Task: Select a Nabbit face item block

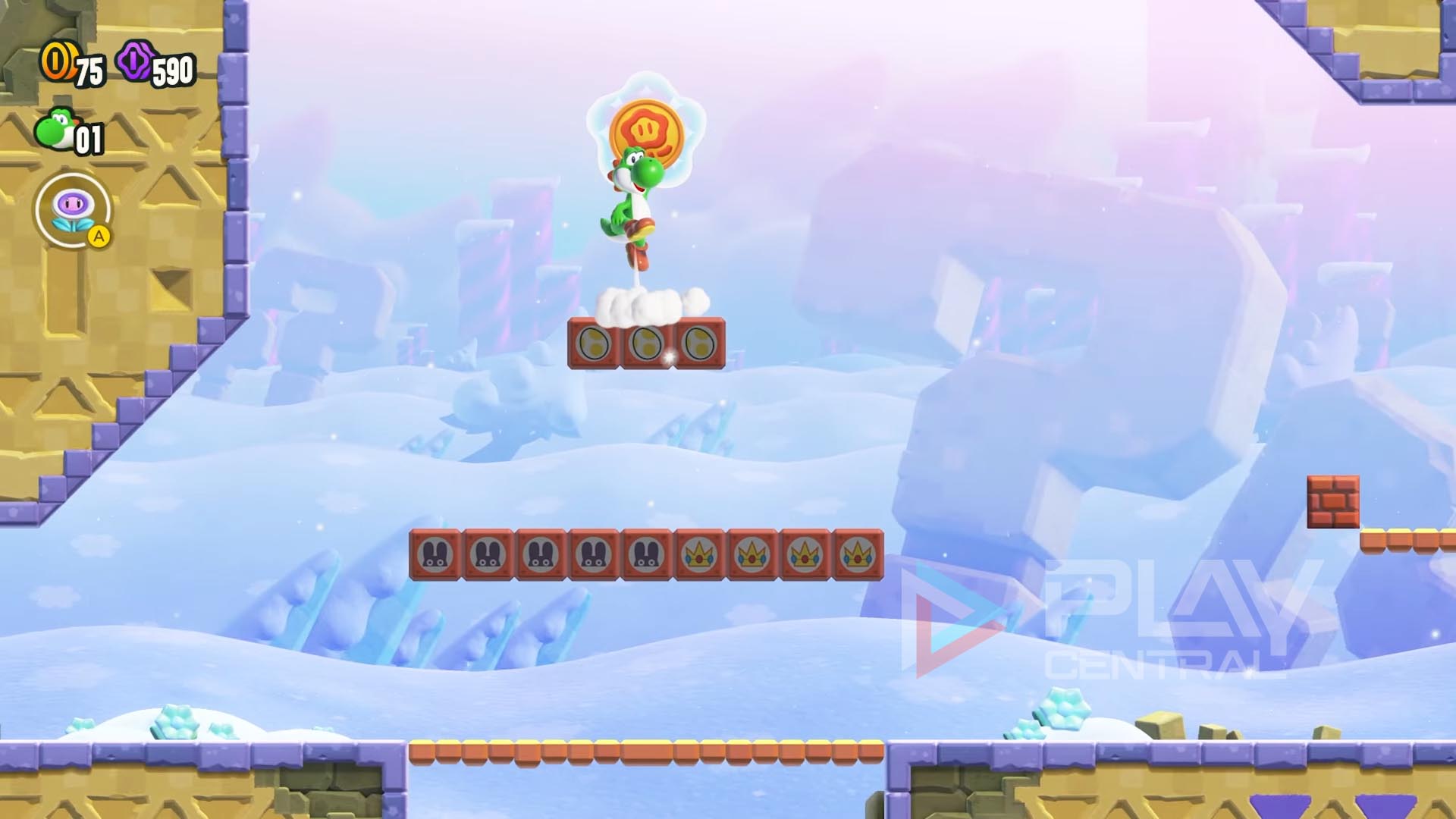Action: point(435,555)
